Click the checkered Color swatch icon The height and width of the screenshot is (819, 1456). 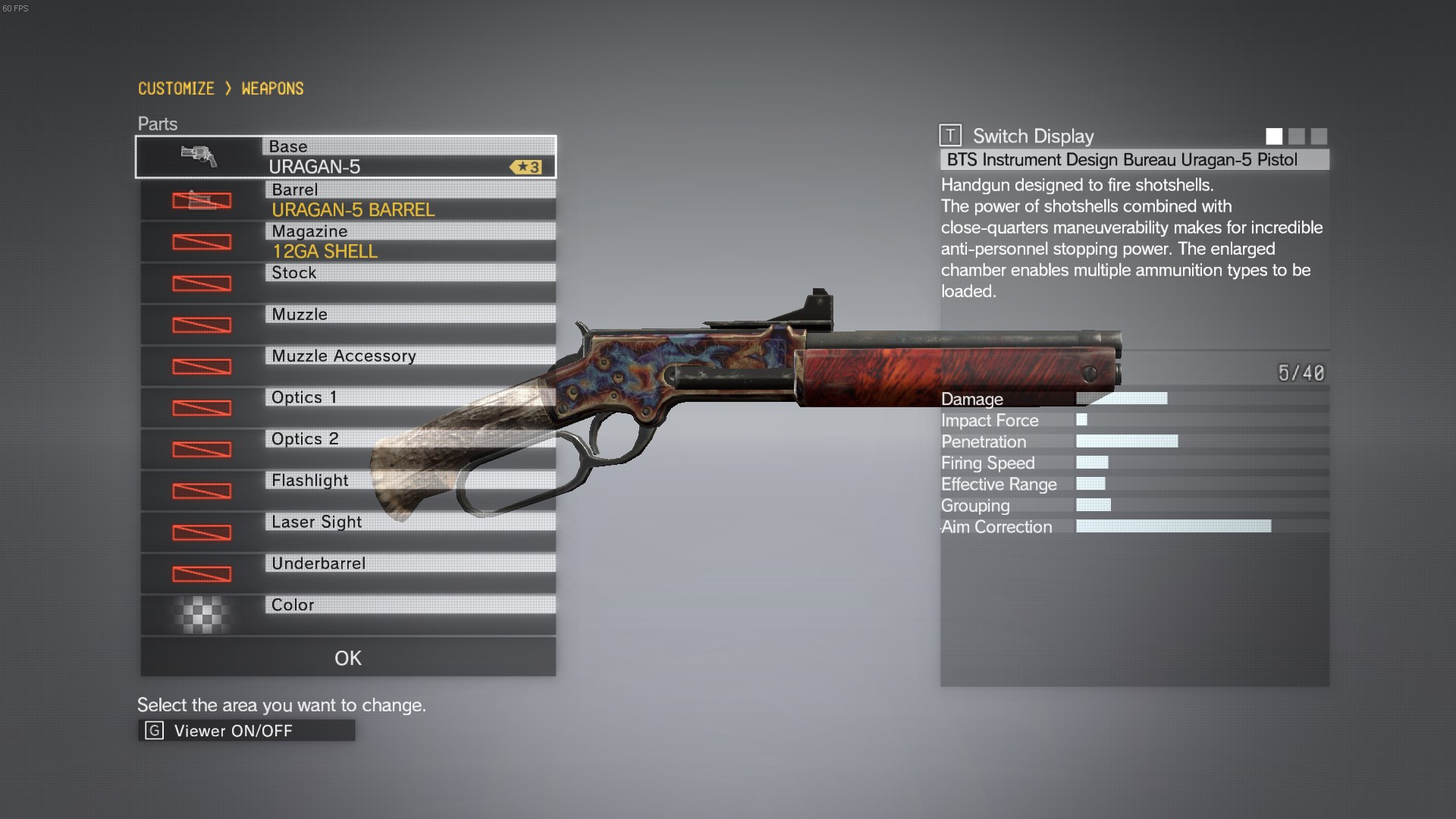tap(201, 615)
